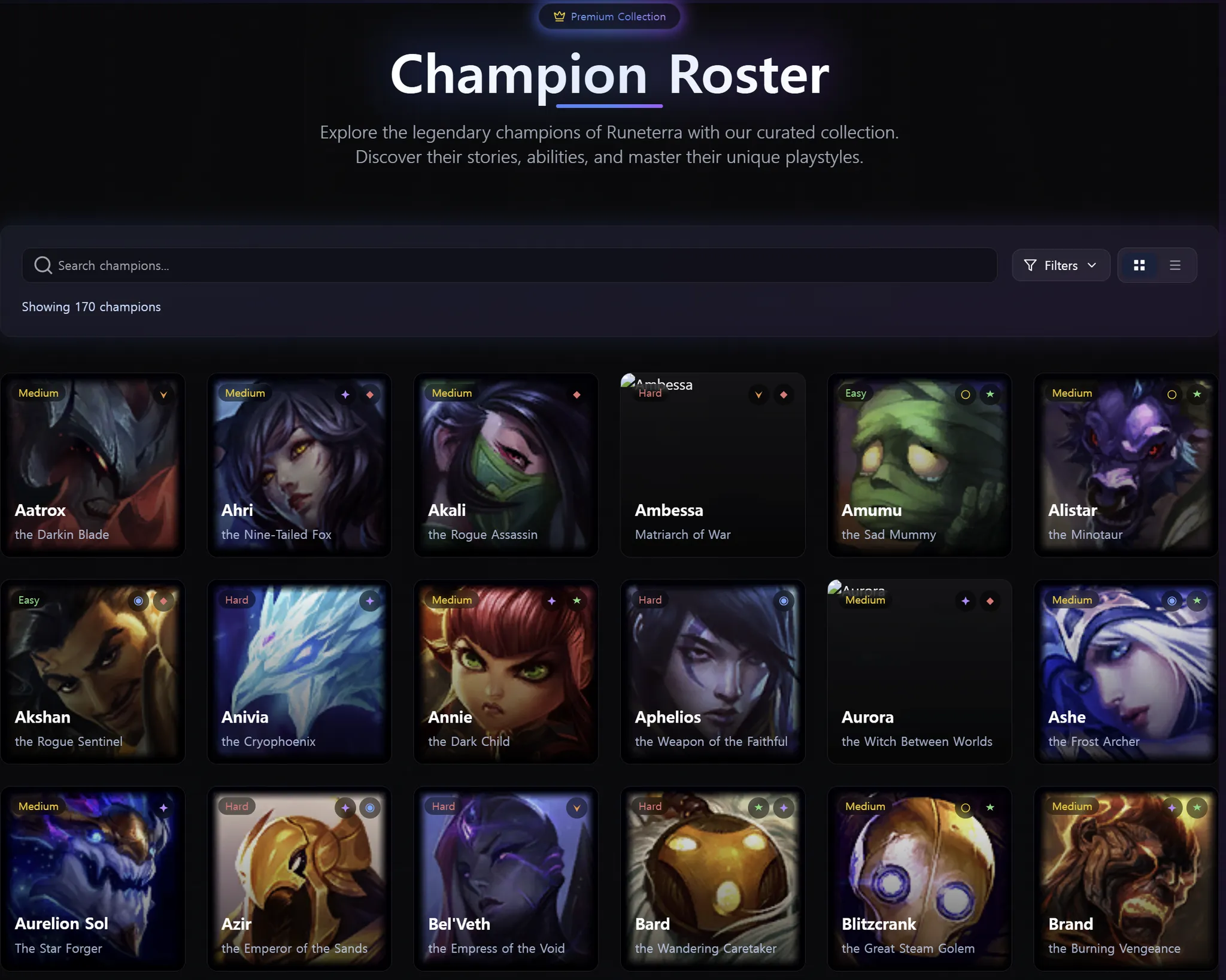1226x980 pixels.
Task: Select Aurelion Sol the Star Forger
Action: click(x=93, y=878)
